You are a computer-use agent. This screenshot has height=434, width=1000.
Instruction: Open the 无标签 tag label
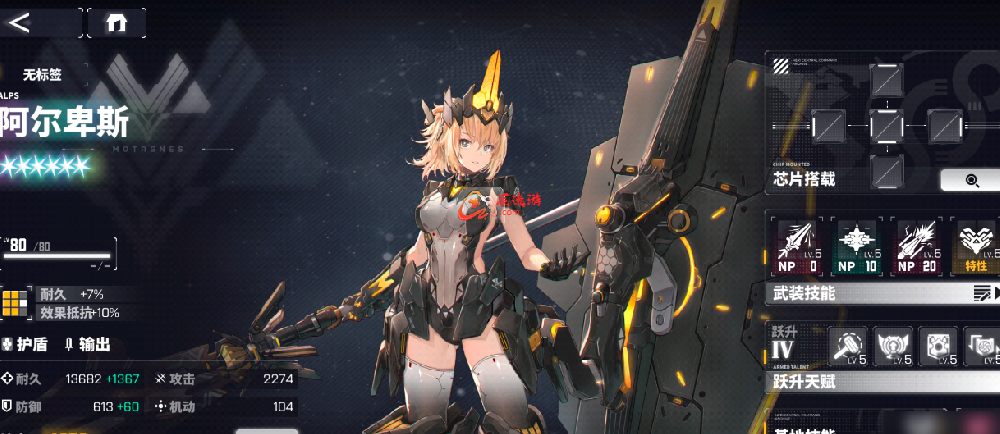click(x=43, y=73)
